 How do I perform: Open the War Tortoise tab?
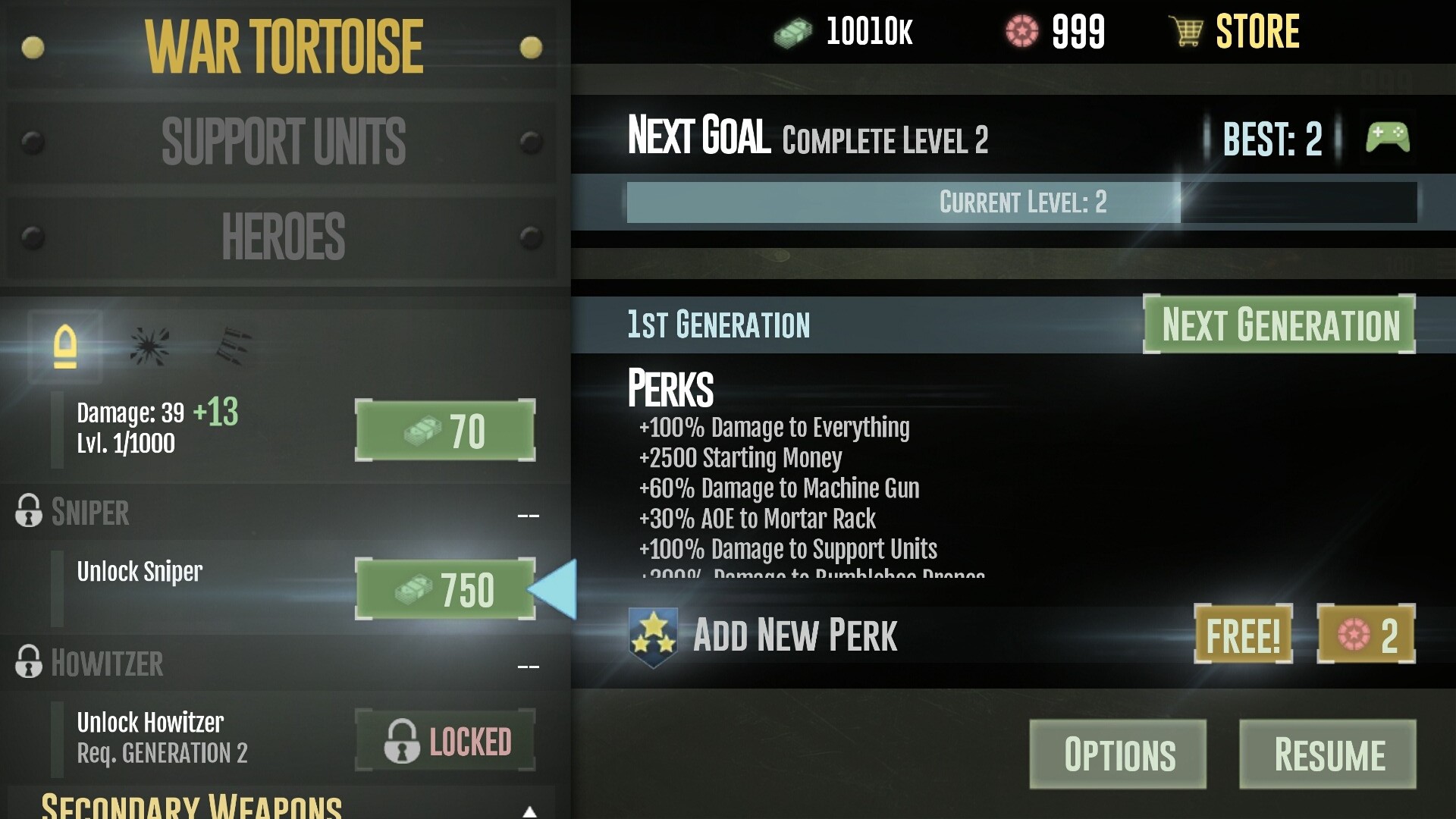pos(283,47)
